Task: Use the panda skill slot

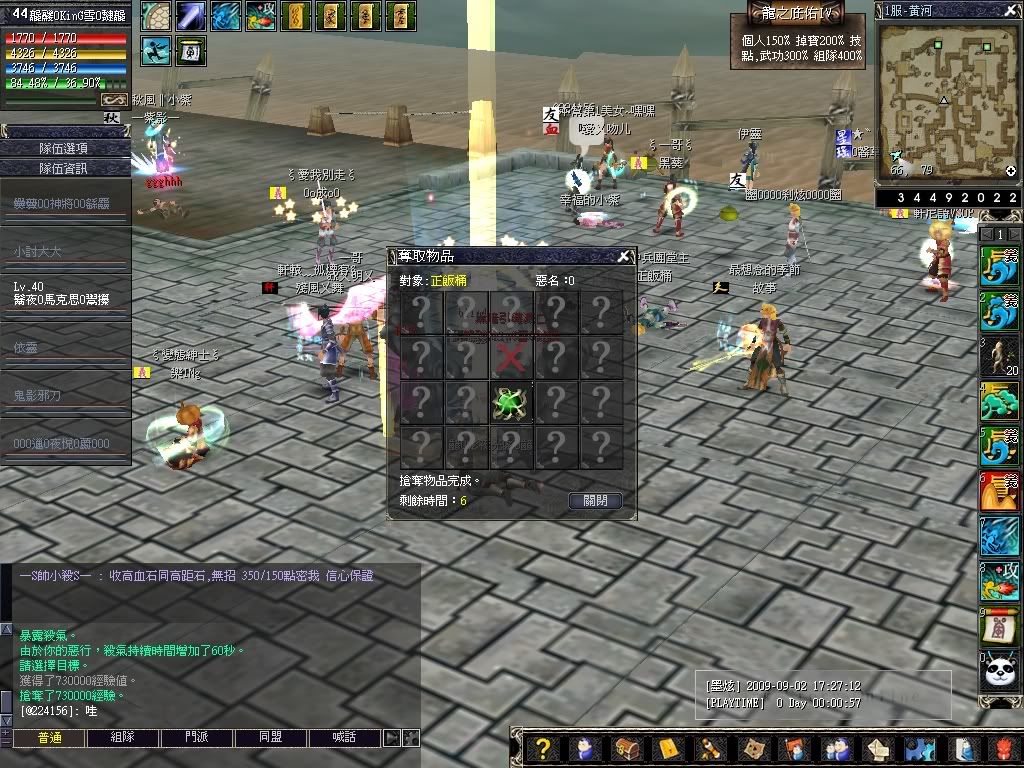Action: pyautogui.click(x=1000, y=671)
